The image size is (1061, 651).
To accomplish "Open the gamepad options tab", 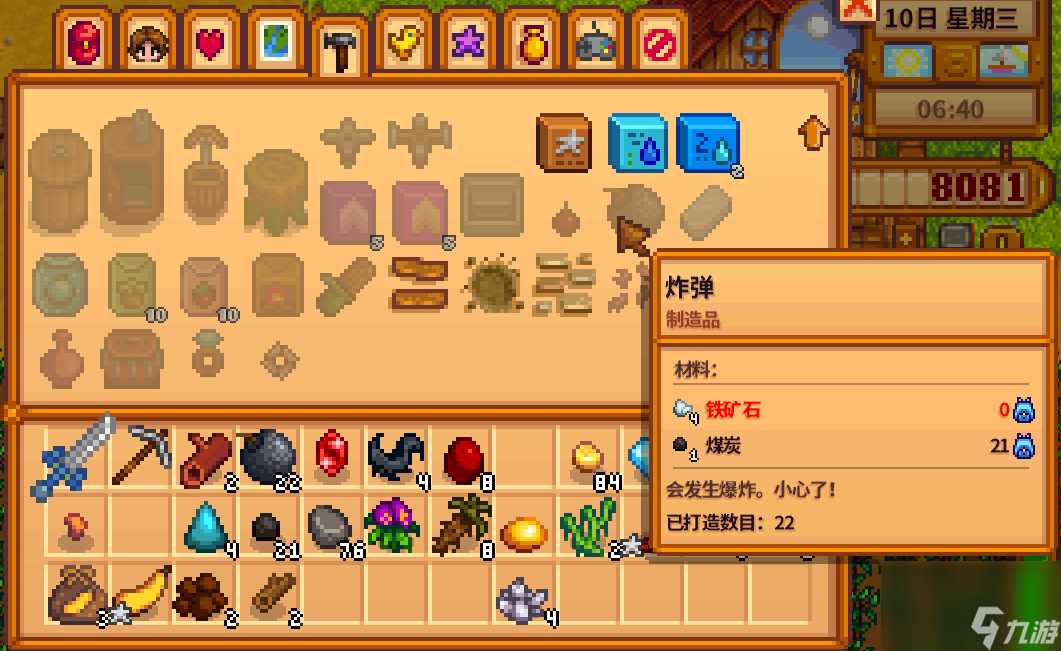I will pos(595,42).
